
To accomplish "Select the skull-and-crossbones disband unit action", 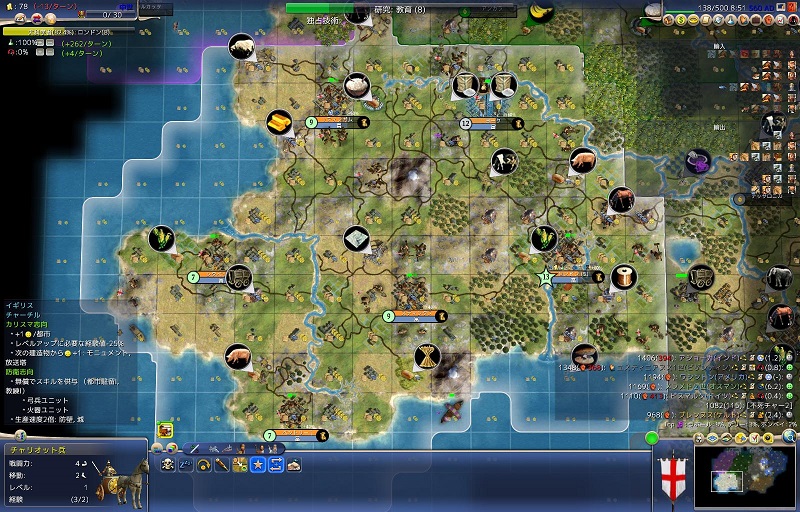I will (166, 465).
